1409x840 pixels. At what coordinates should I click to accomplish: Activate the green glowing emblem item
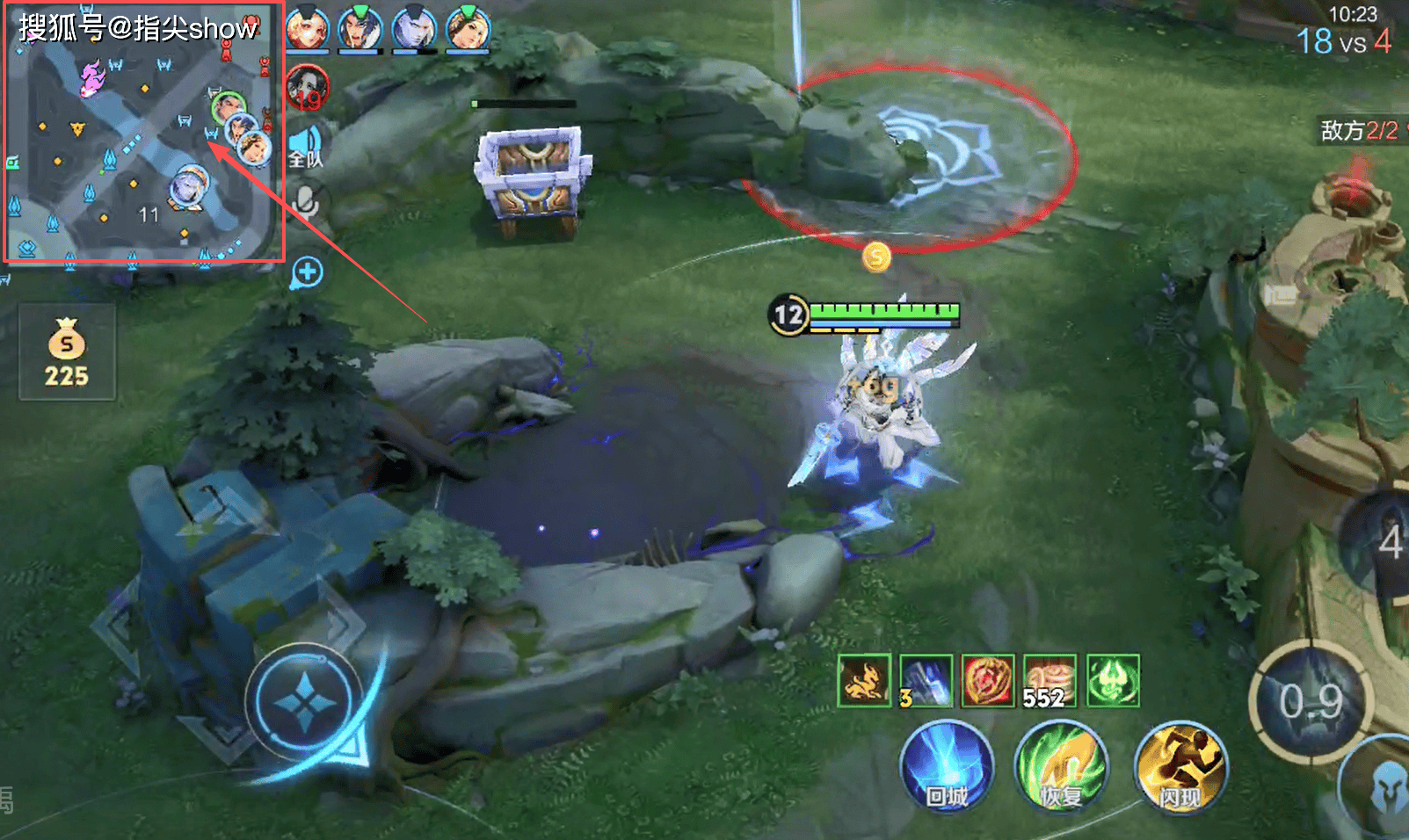pyautogui.click(x=1113, y=680)
